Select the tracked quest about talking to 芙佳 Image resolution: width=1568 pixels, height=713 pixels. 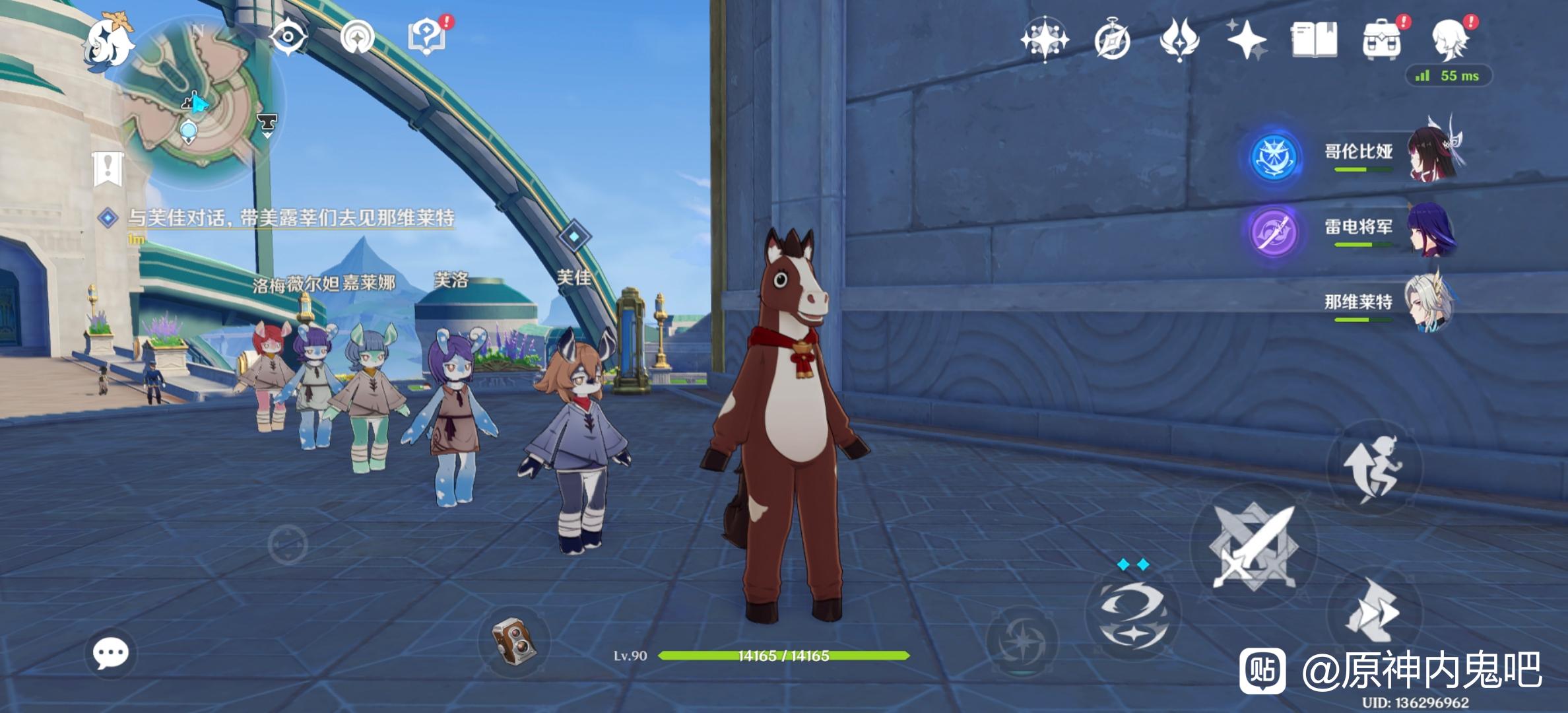click(290, 218)
